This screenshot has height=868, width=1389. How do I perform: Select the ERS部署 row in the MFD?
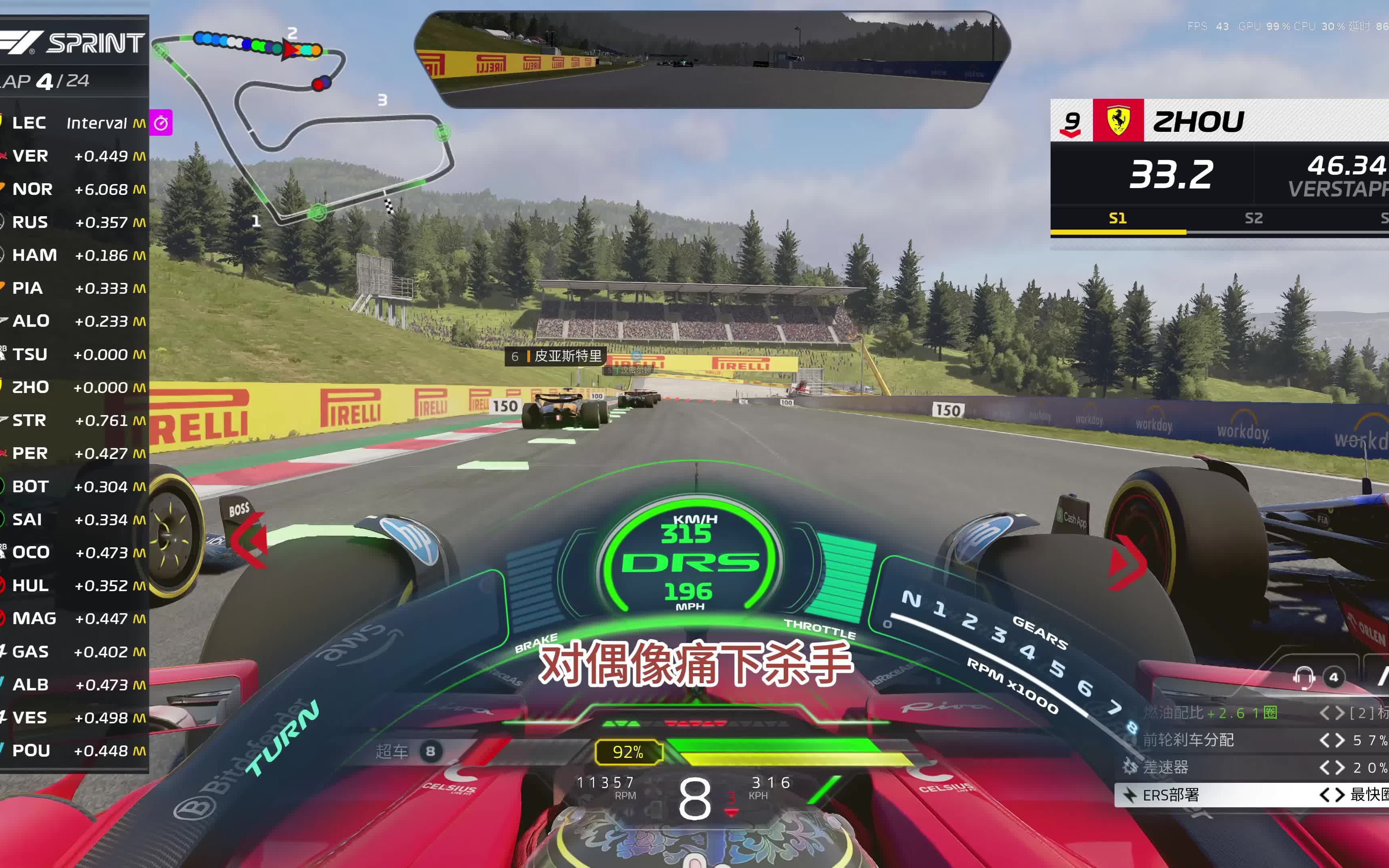pos(1251,795)
